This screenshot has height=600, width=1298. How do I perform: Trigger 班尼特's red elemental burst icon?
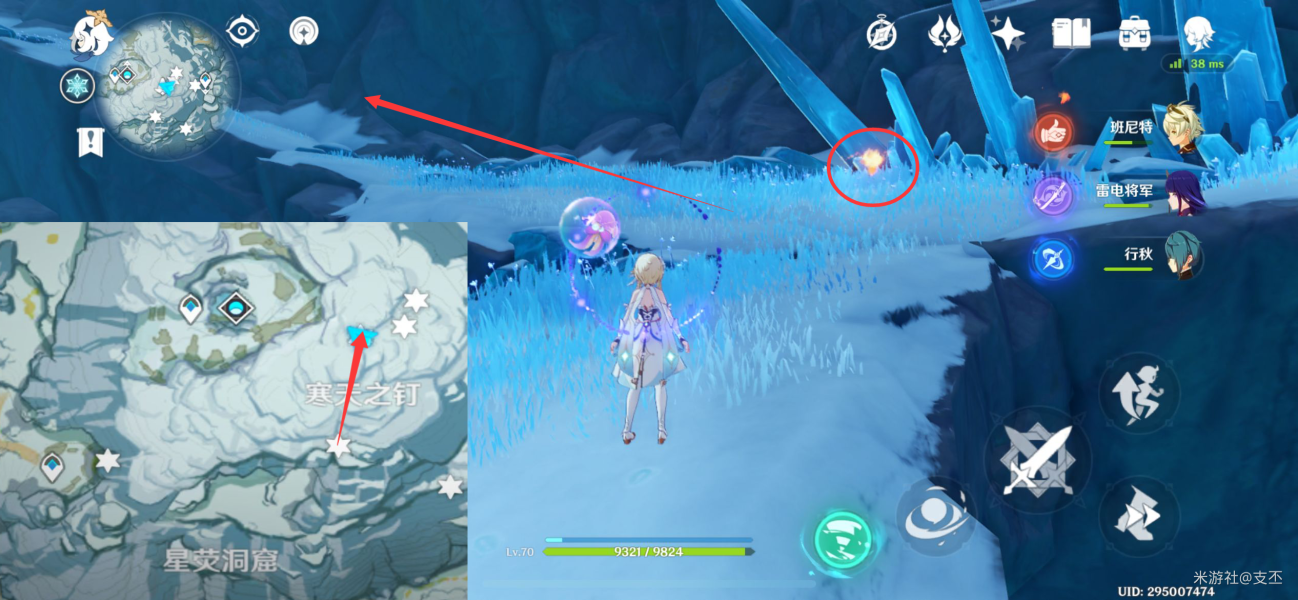tap(1053, 131)
